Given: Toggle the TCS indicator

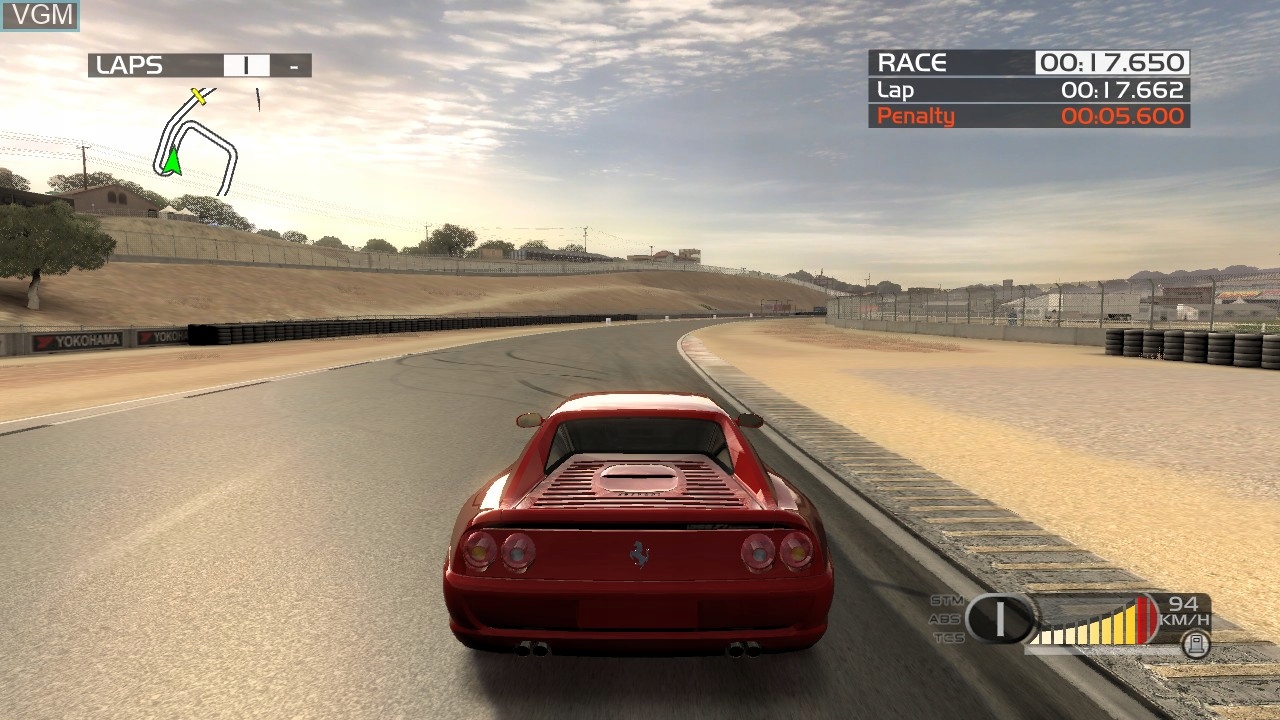Looking at the screenshot, I should click(x=946, y=637).
